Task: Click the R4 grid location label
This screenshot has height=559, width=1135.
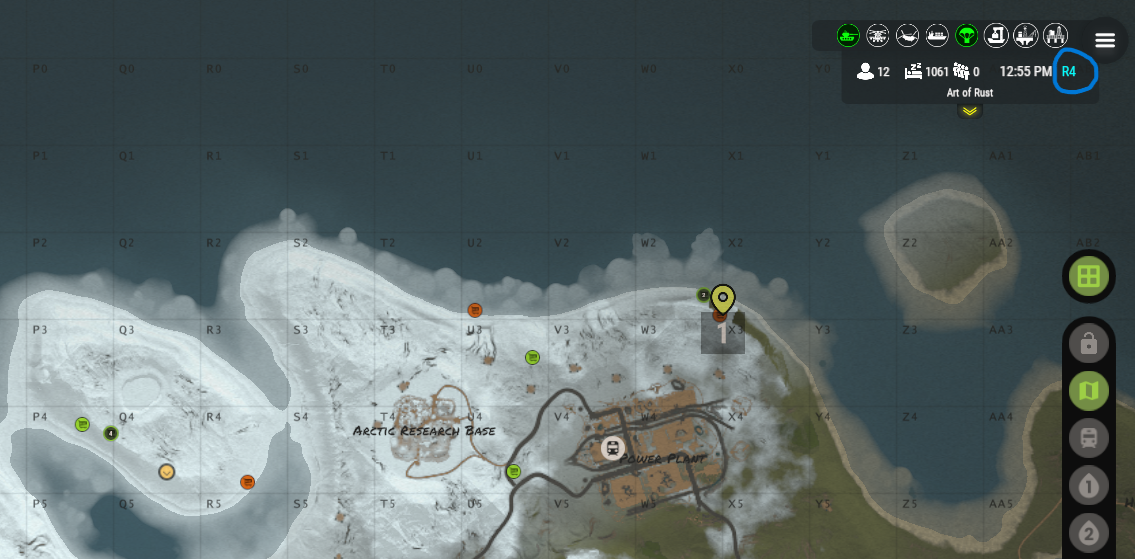Action: click(x=1069, y=72)
